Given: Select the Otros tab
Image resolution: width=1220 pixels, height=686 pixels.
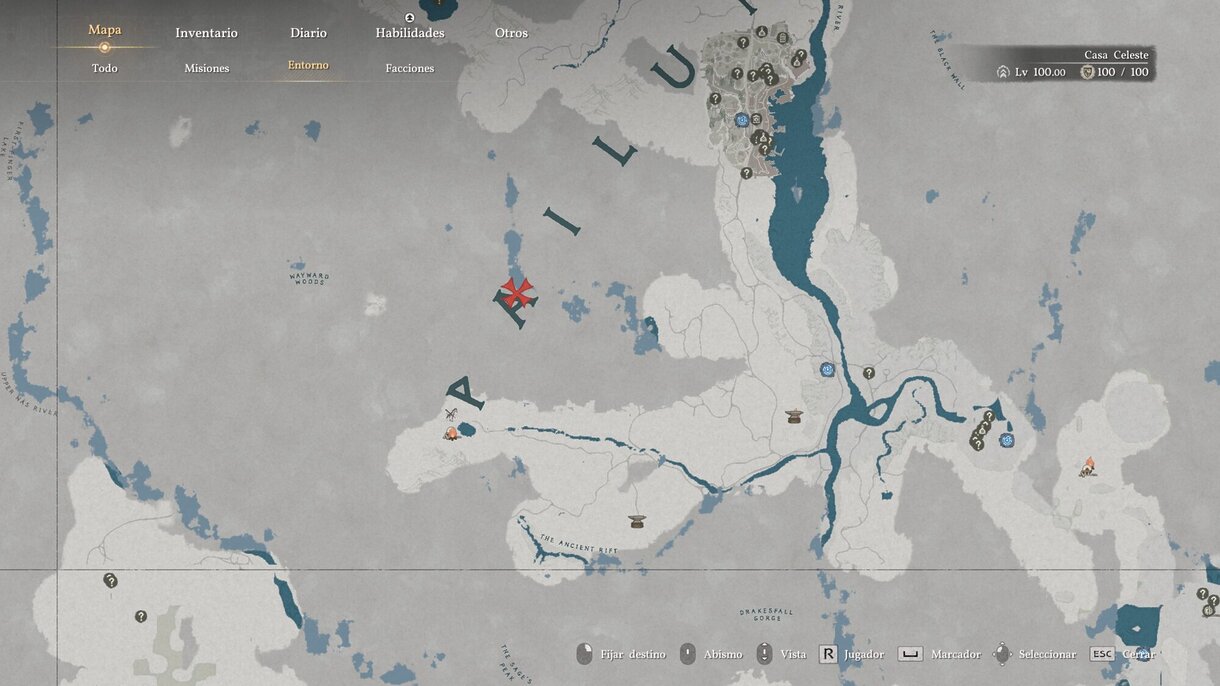Looking at the screenshot, I should pyautogui.click(x=511, y=33).
